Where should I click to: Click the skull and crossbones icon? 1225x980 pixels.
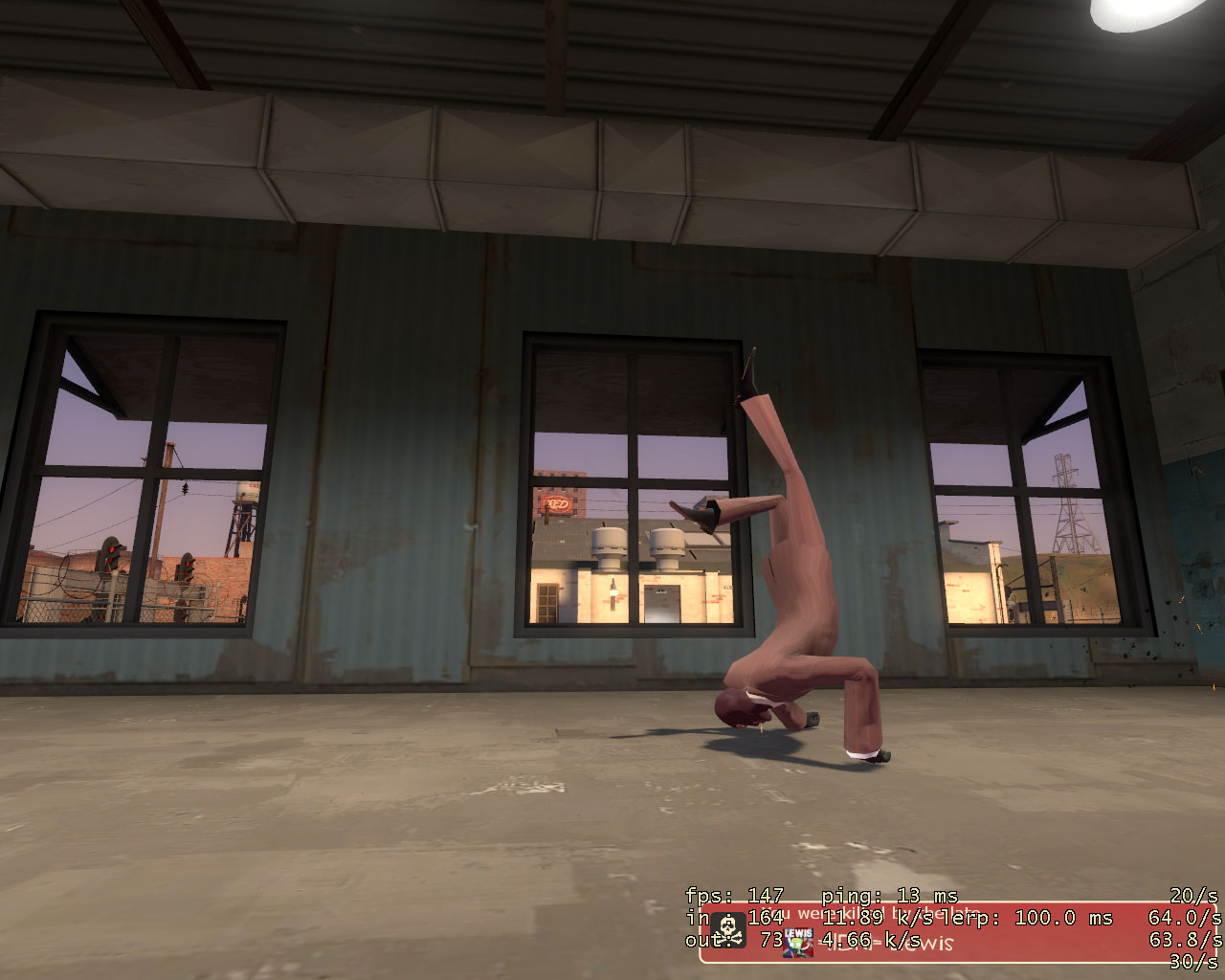pos(730,930)
